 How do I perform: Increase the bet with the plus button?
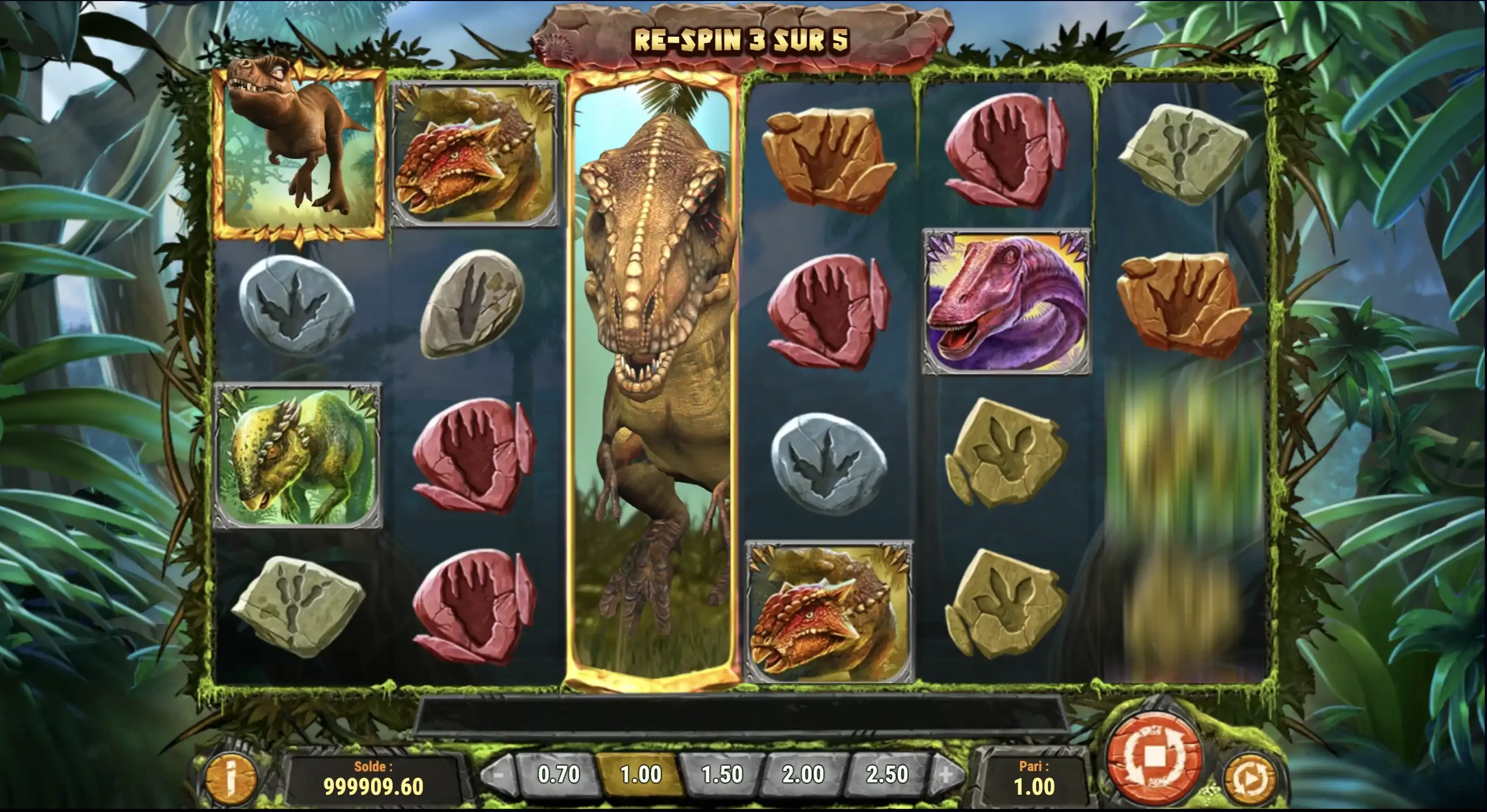[946, 774]
